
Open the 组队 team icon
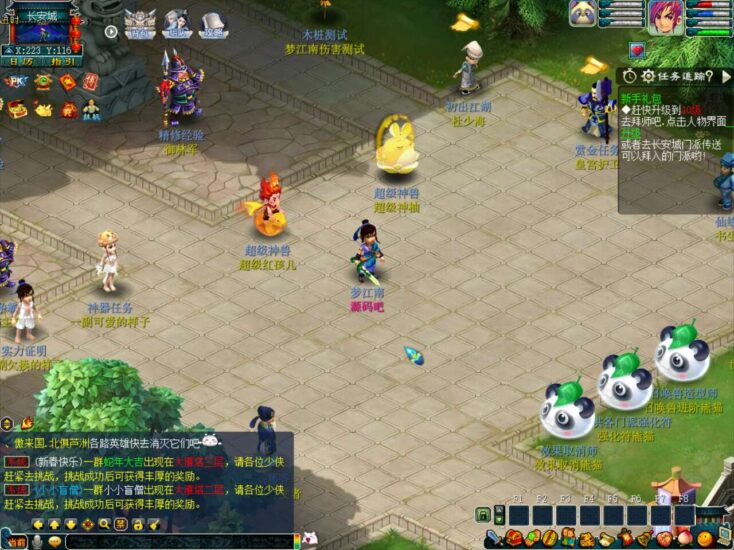[x=176, y=22]
